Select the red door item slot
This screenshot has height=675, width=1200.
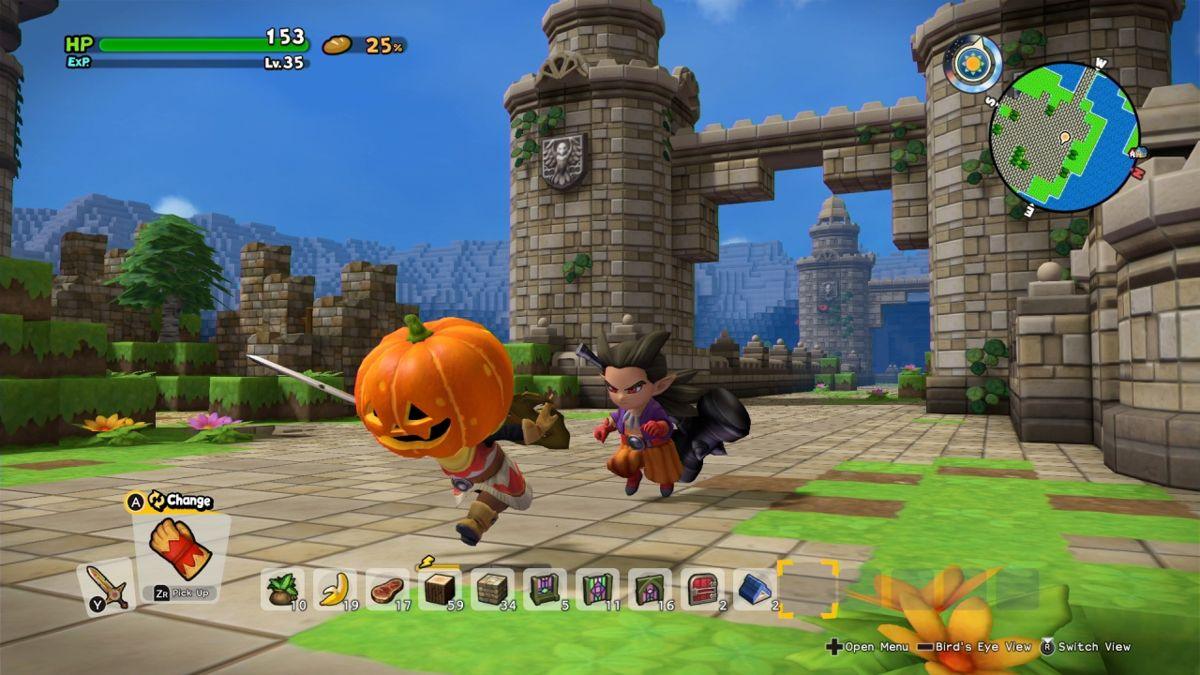pos(702,588)
